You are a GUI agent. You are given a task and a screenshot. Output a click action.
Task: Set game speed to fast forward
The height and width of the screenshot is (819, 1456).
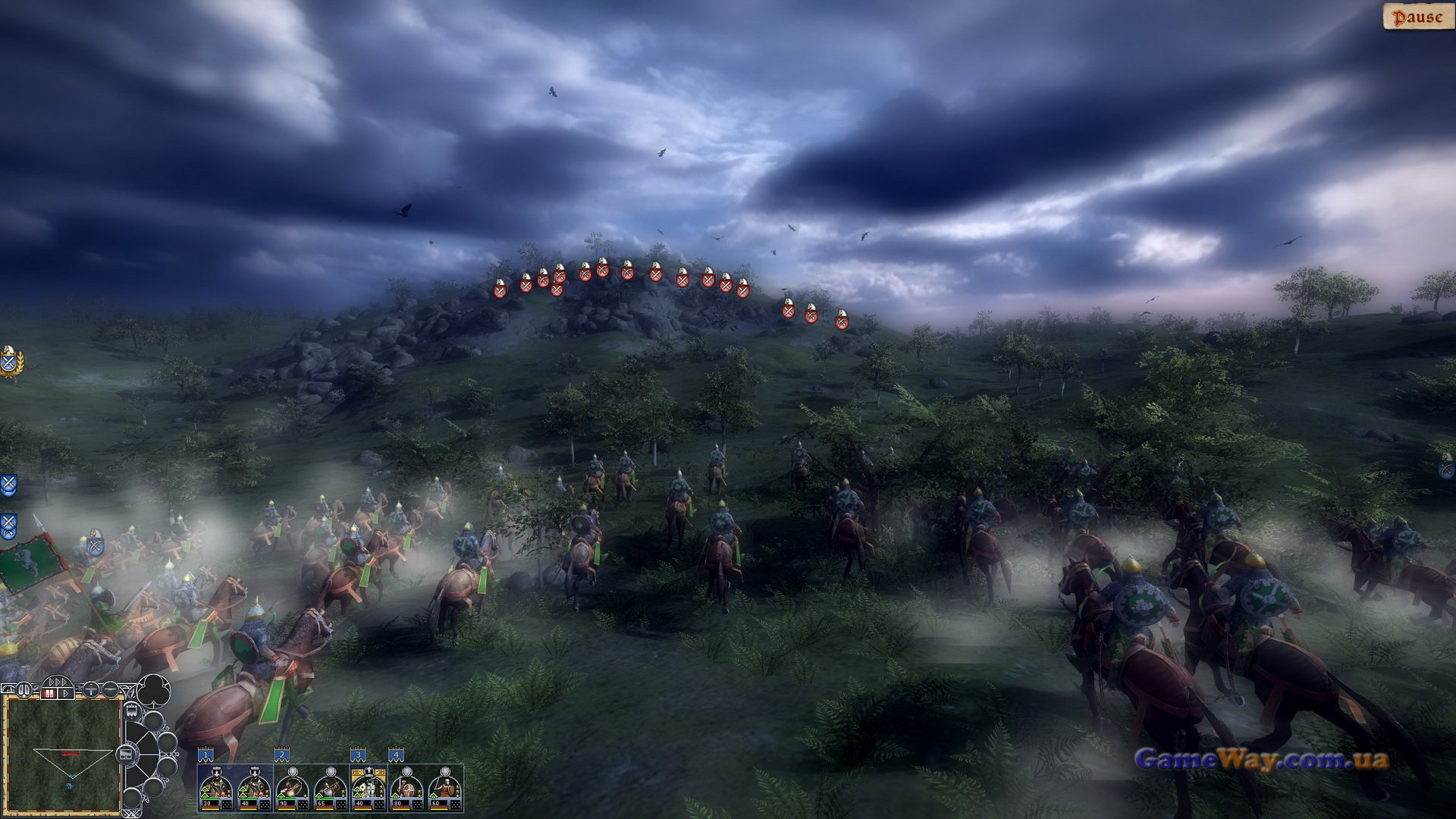pos(57,682)
